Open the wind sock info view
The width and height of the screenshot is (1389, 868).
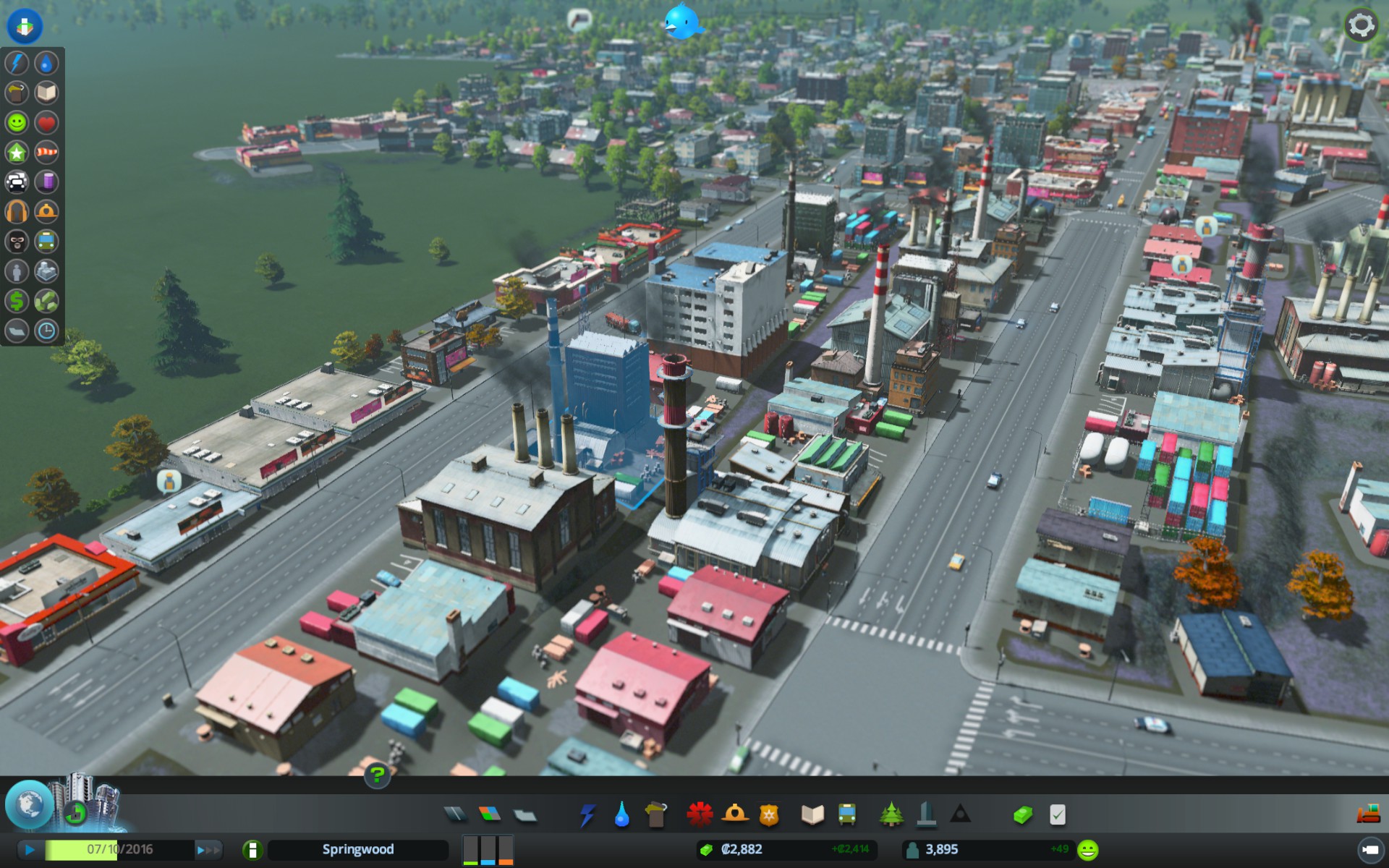click(46, 152)
